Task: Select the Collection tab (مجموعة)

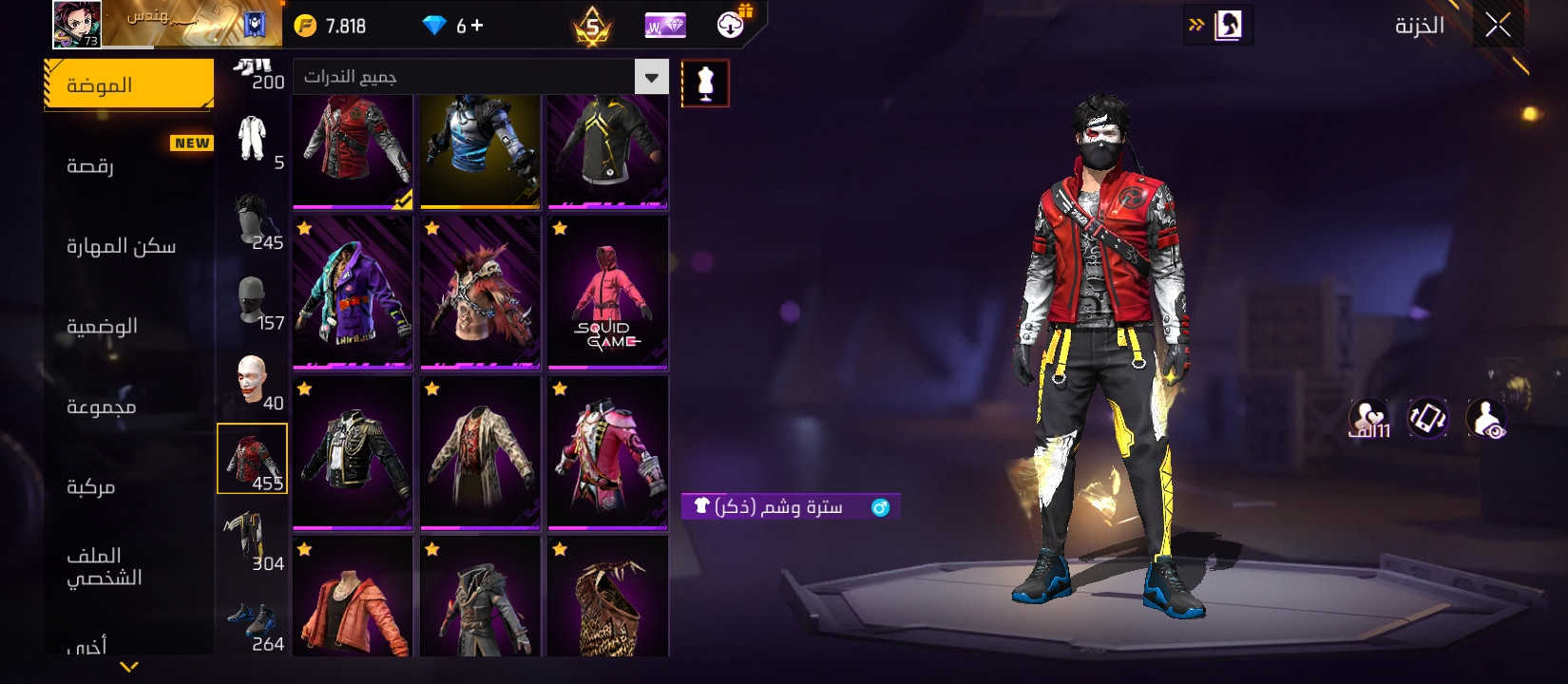Action: 101,407
